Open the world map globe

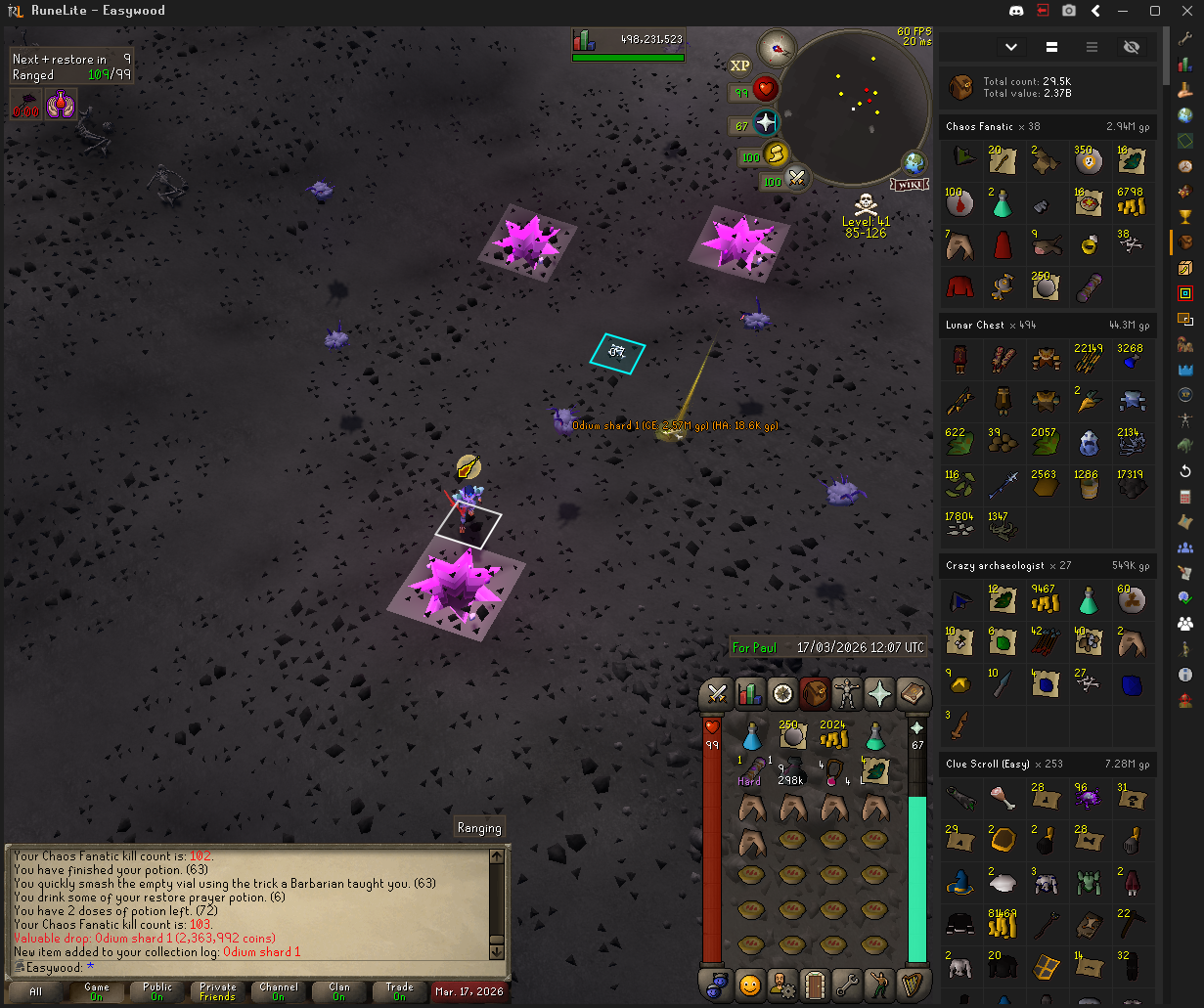tap(915, 162)
